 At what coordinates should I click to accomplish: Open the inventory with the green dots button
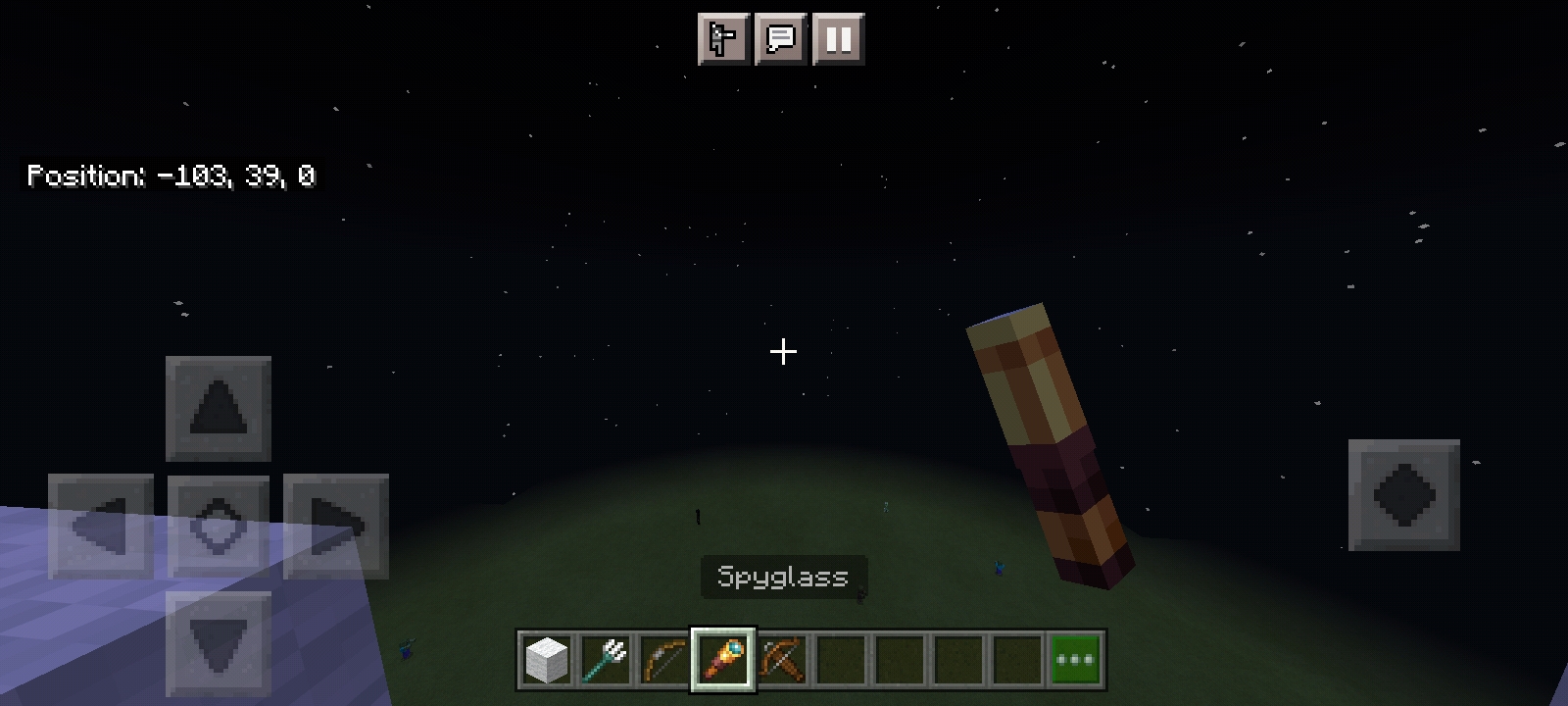[x=1076, y=660]
